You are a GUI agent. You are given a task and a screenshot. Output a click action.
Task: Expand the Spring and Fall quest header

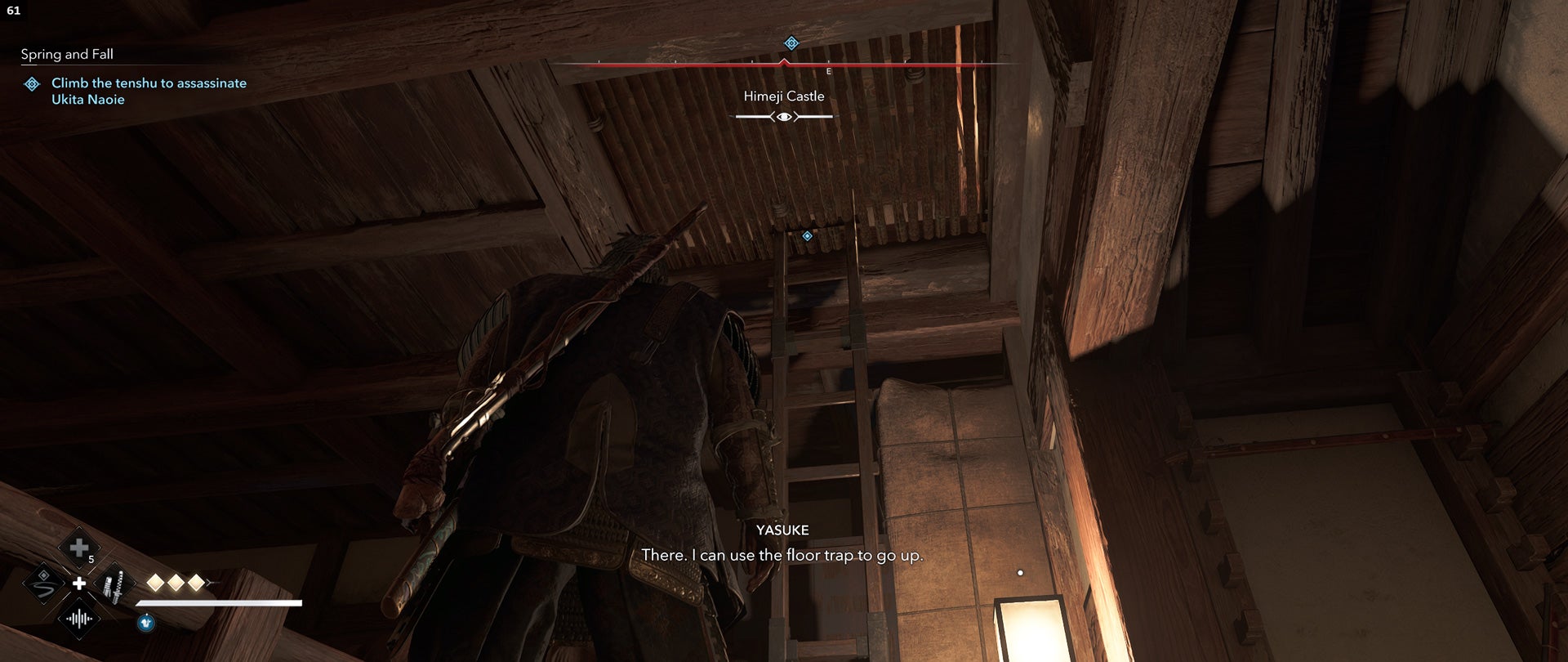click(x=68, y=55)
